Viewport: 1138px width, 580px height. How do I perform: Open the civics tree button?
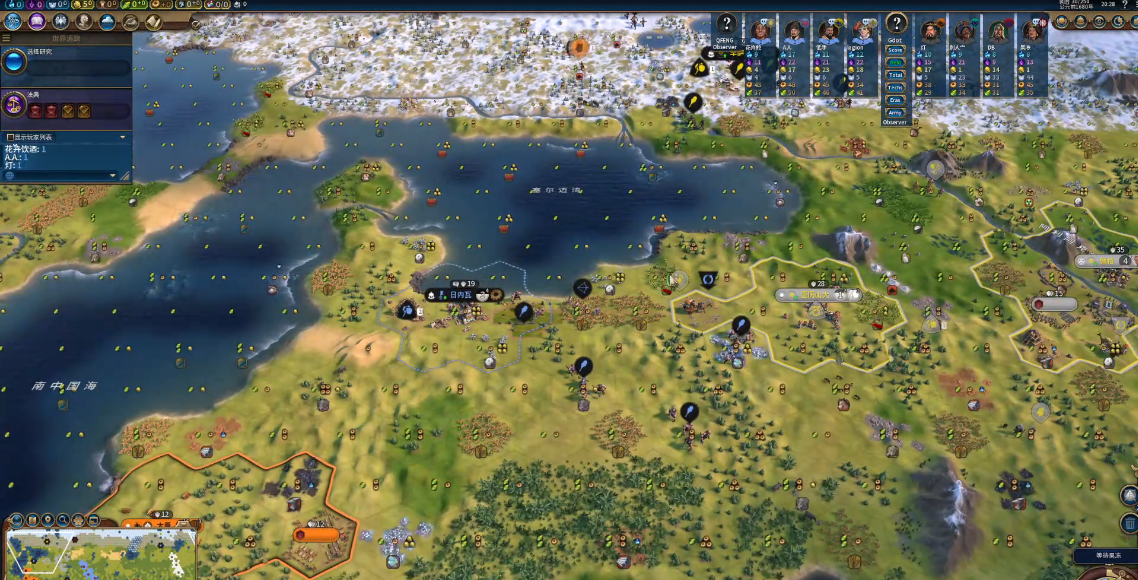click(37, 21)
